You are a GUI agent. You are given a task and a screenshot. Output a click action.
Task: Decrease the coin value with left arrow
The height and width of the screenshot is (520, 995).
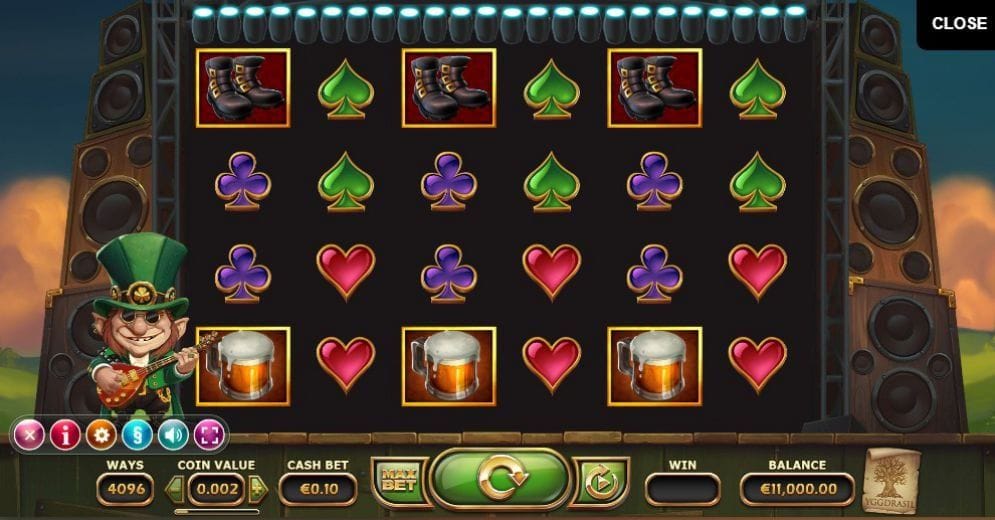click(x=175, y=489)
